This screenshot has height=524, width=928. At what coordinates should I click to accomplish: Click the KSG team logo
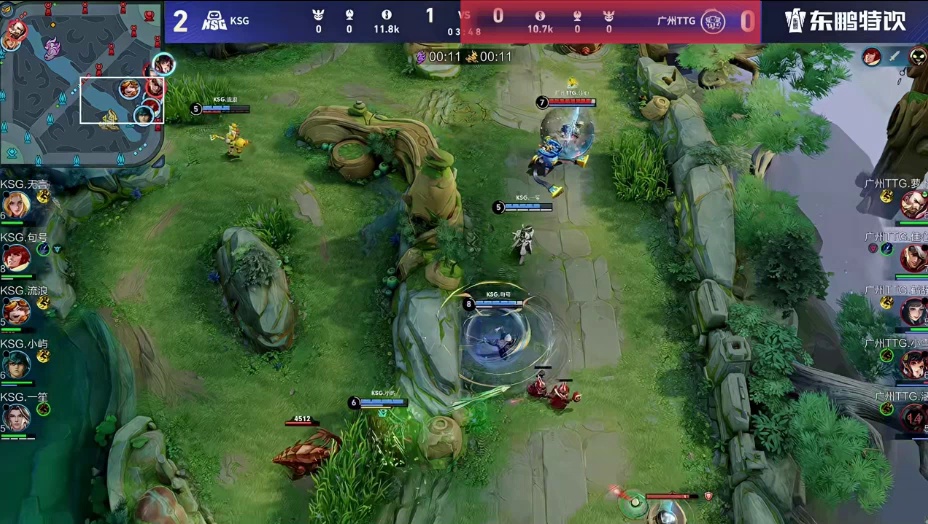(x=212, y=21)
